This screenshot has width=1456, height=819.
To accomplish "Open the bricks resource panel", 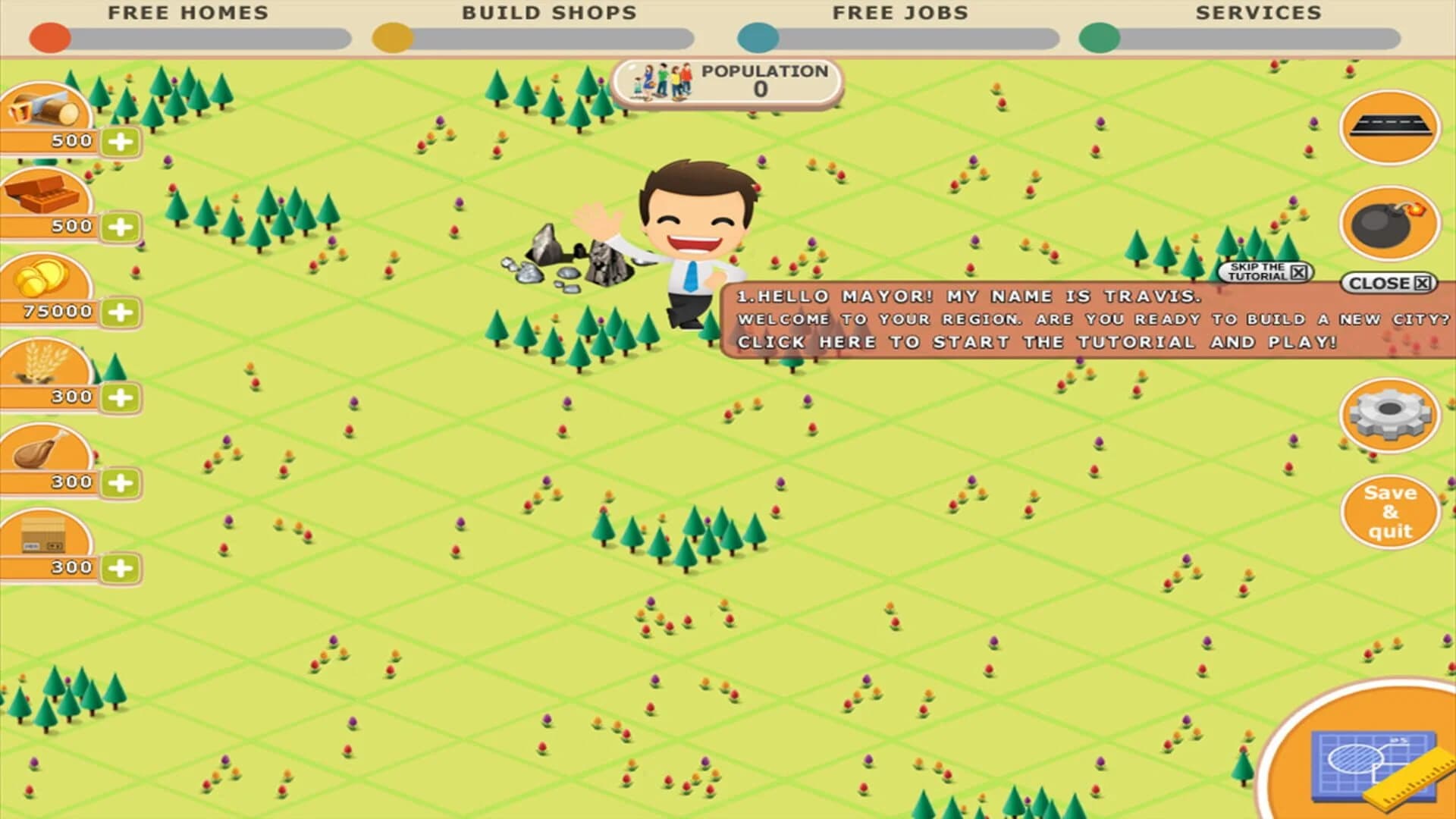I will [x=45, y=197].
